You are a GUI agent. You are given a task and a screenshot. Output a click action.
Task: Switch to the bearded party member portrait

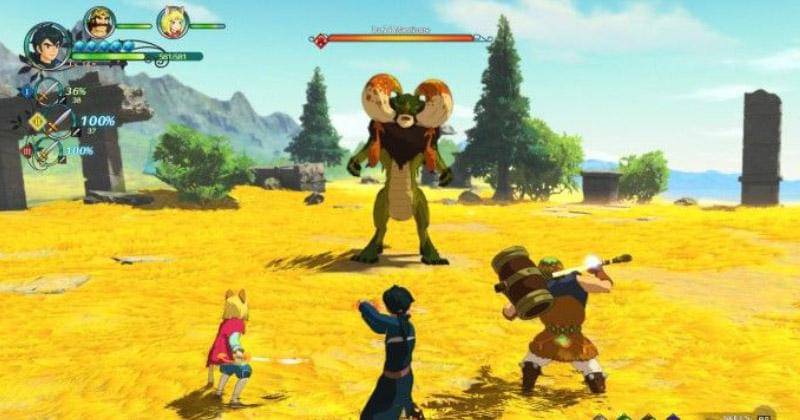click(99, 22)
